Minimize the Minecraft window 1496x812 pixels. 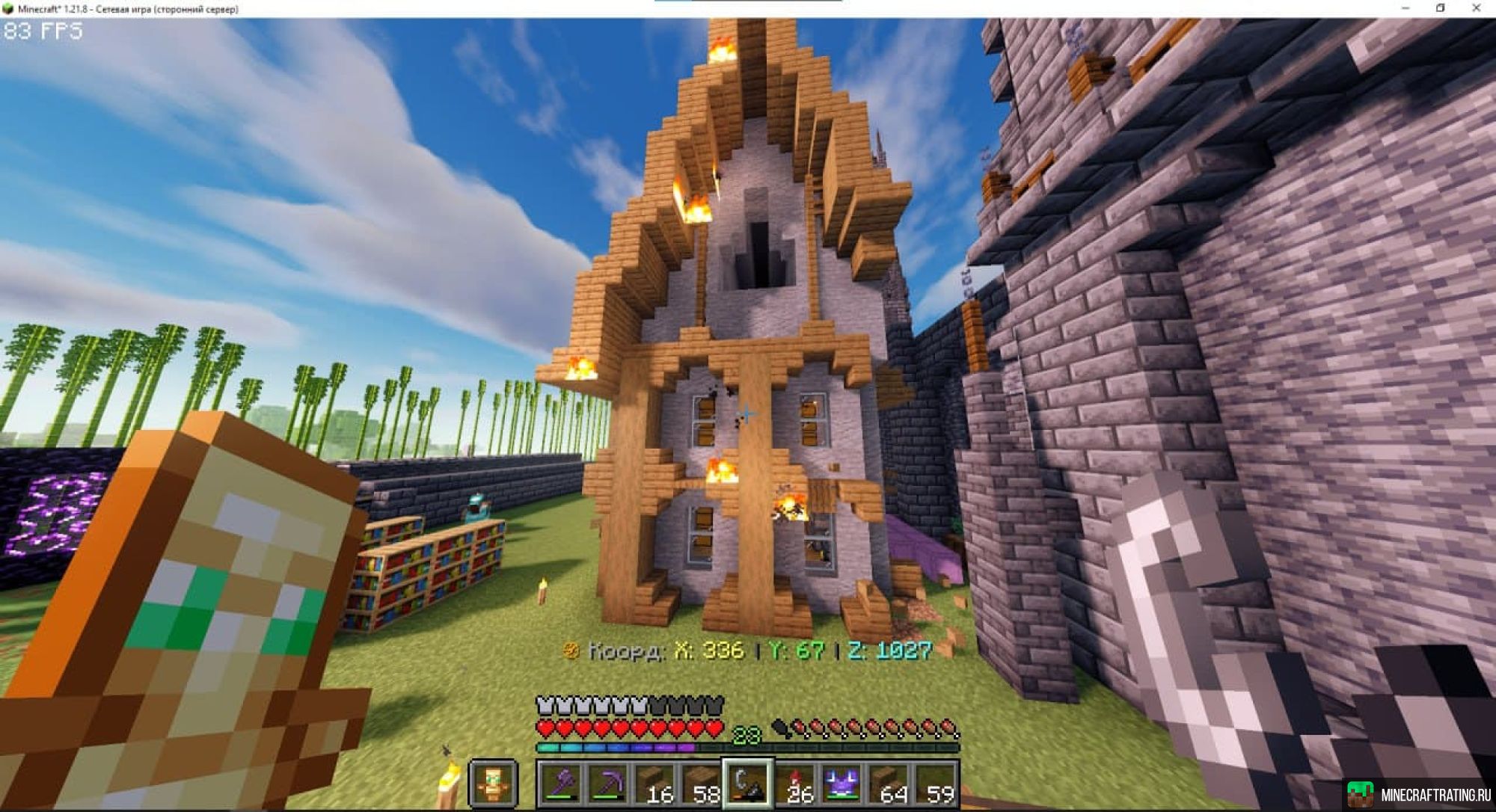click(x=1405, y=8)
